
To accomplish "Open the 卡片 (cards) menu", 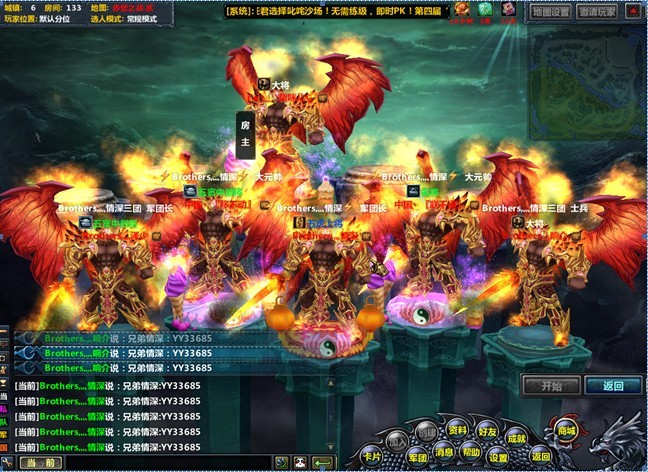I will (x=371, y=457).
